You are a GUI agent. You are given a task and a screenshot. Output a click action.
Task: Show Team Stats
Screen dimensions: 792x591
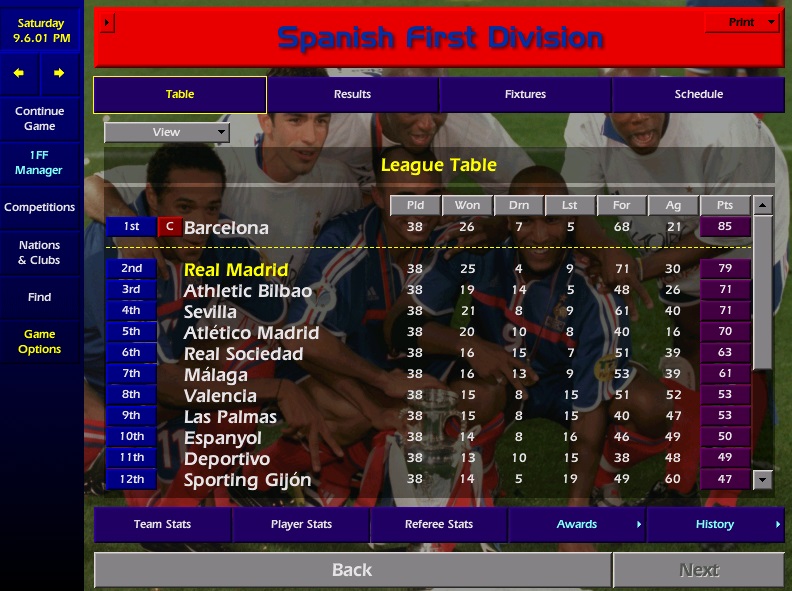pos(162,524)
